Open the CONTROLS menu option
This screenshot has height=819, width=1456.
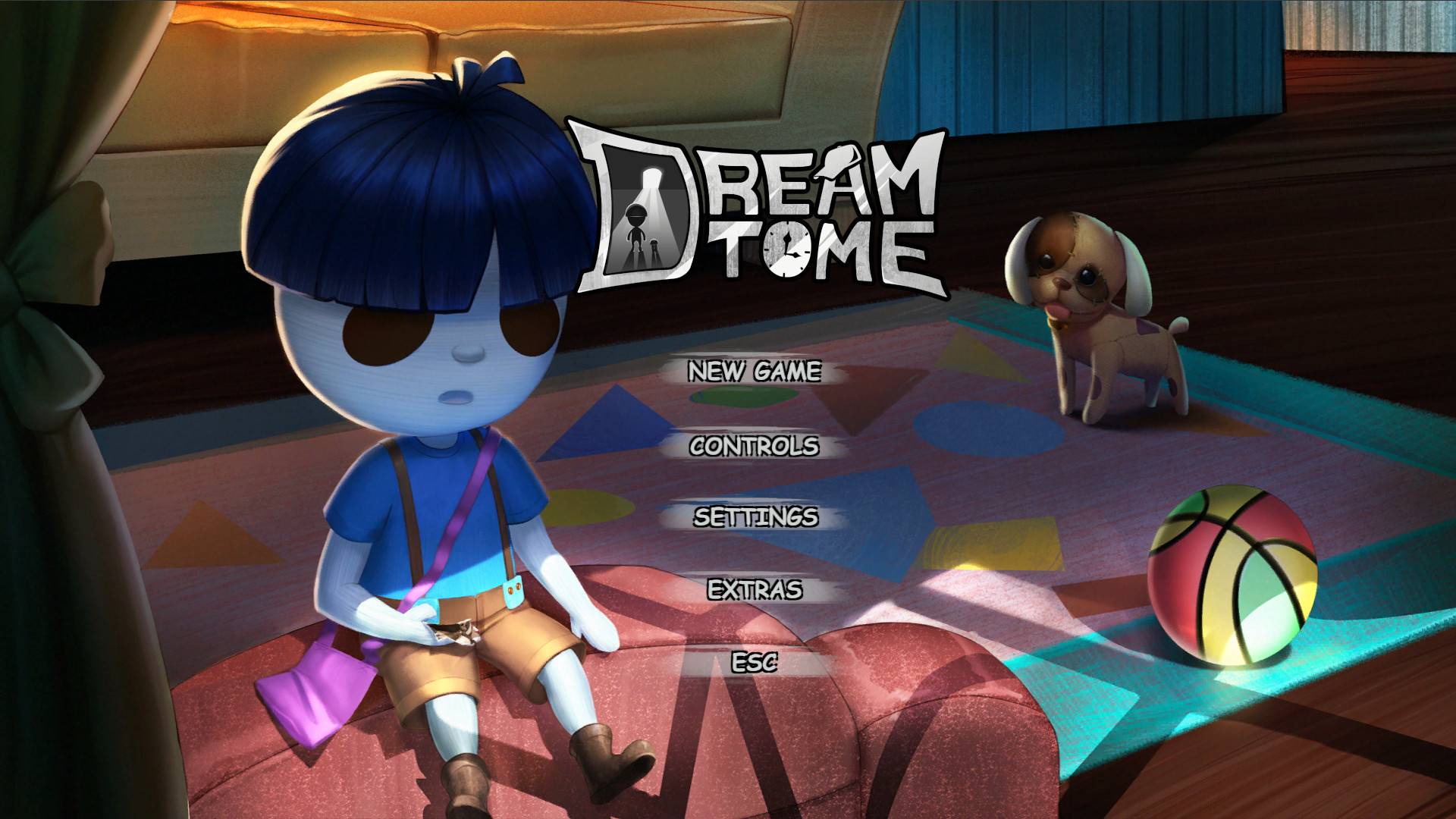click(x=753, y=447)
